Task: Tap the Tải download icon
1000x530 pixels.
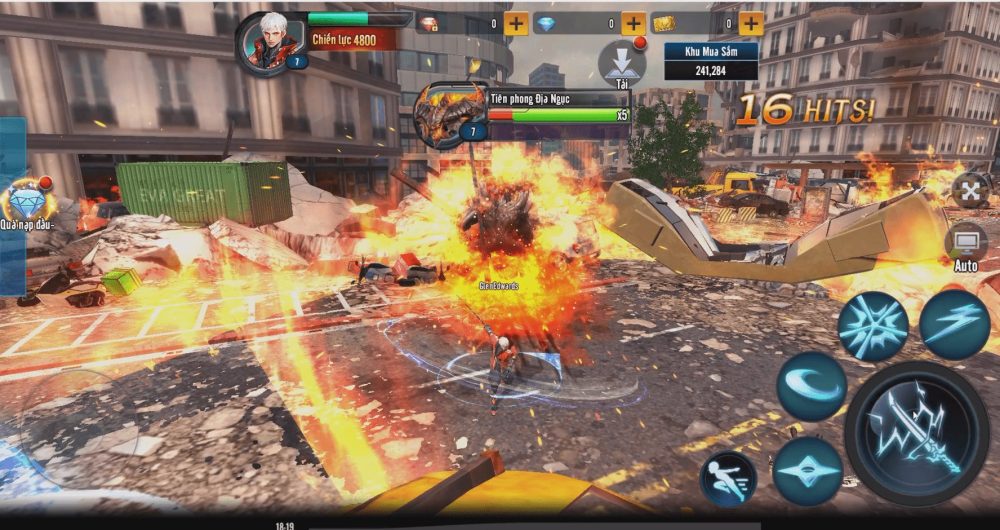Action: tap(621, 62)
